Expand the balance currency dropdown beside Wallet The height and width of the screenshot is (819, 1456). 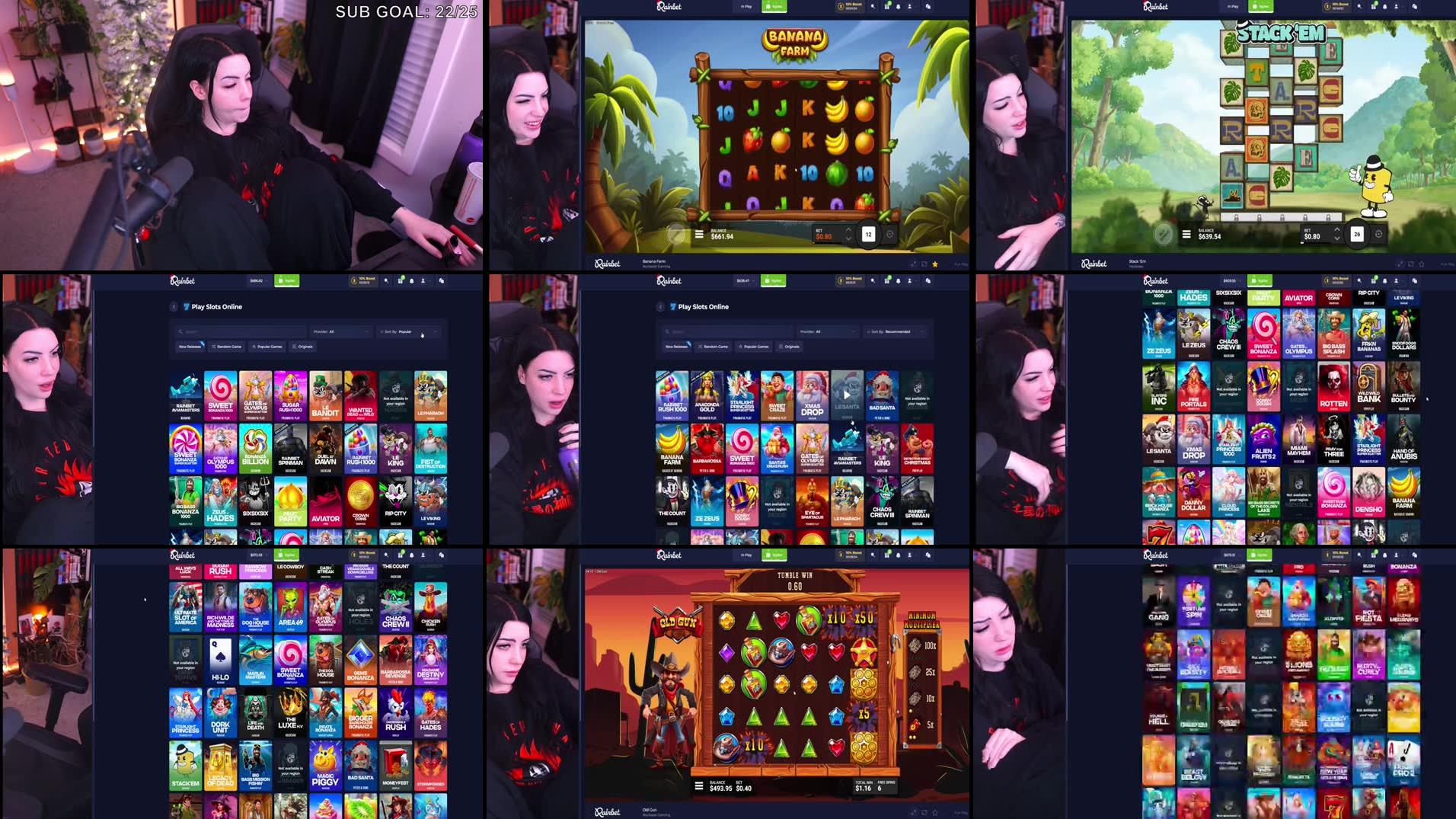click(754, 280)
